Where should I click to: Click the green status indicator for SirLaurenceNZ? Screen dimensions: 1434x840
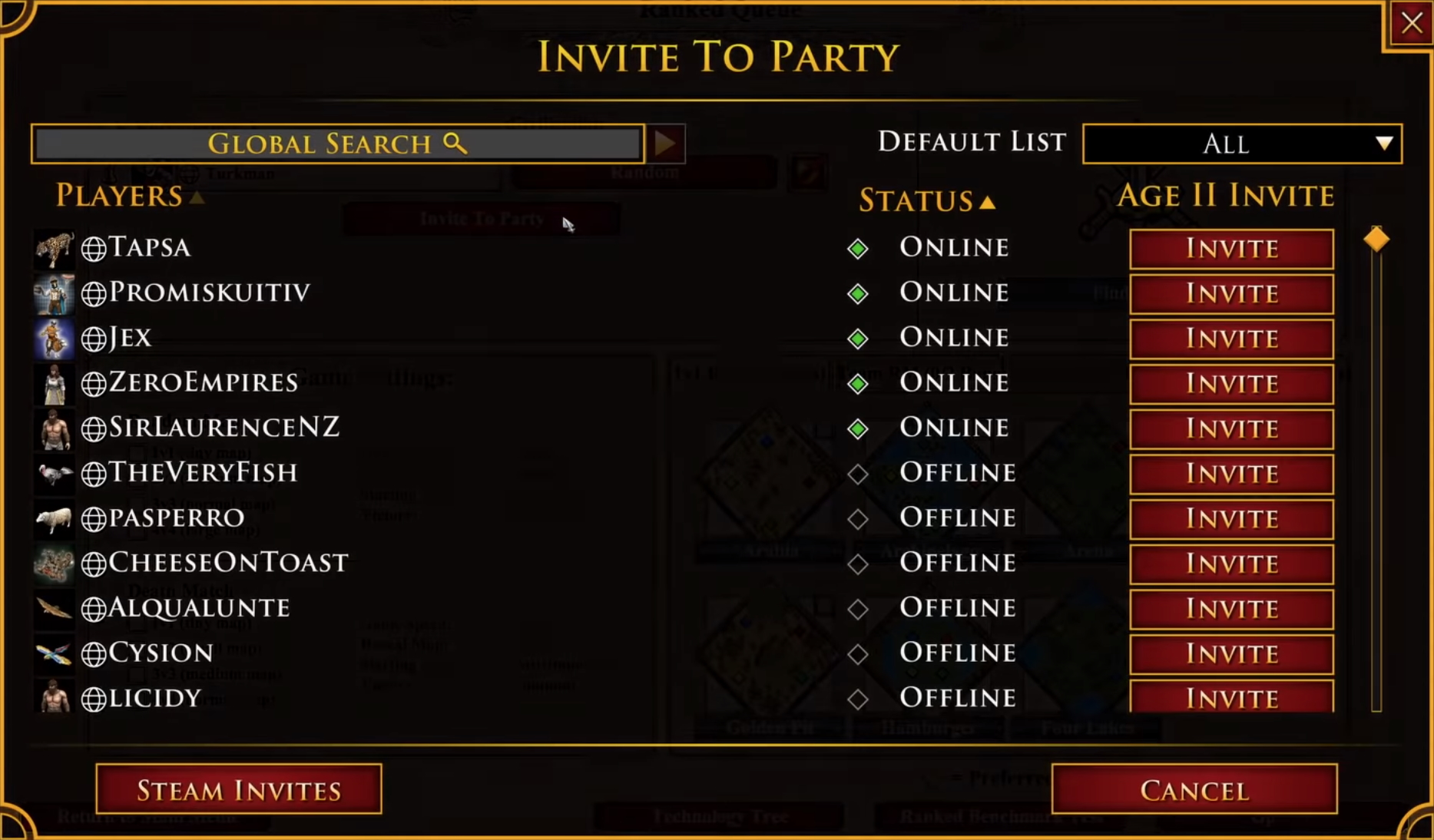858,428
